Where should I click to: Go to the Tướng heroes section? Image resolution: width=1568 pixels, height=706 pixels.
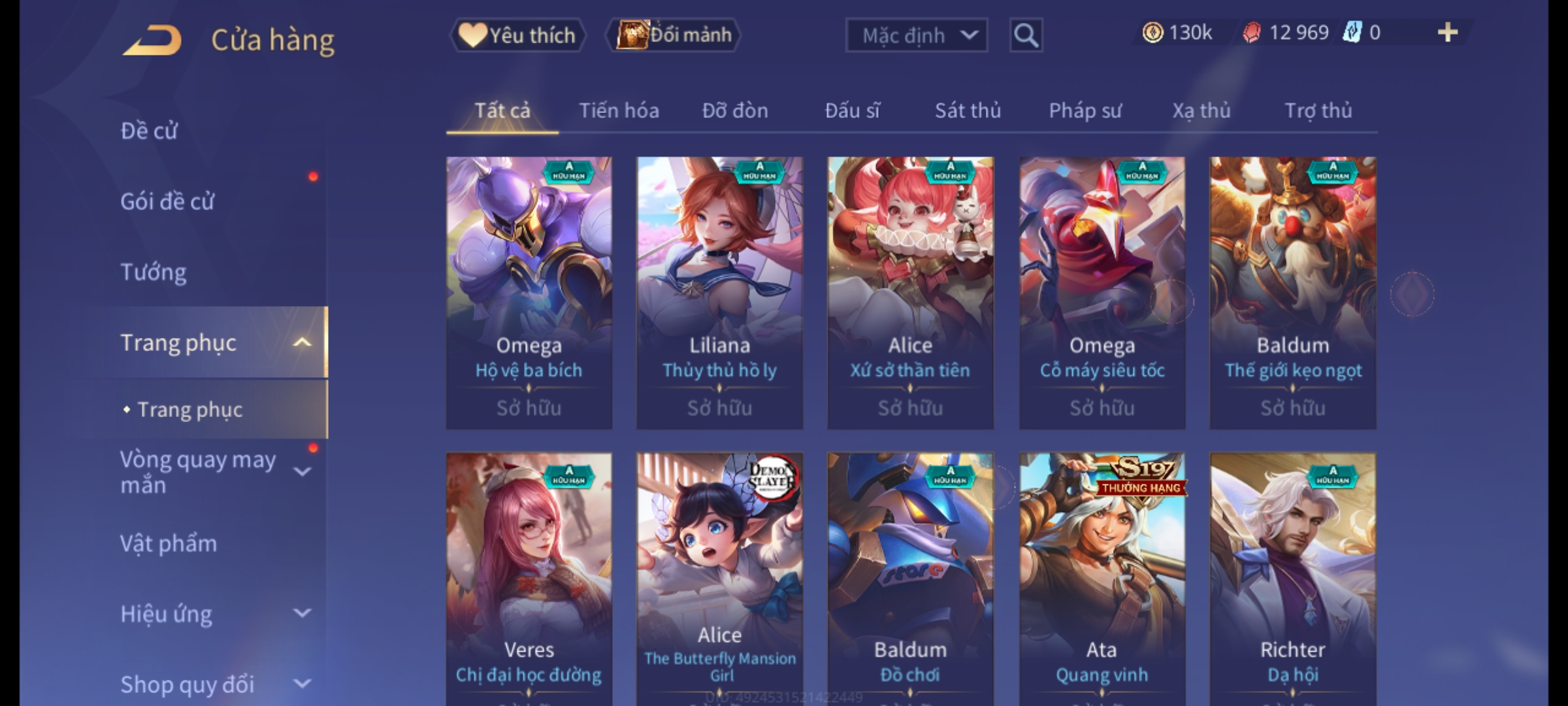point(154,272)
